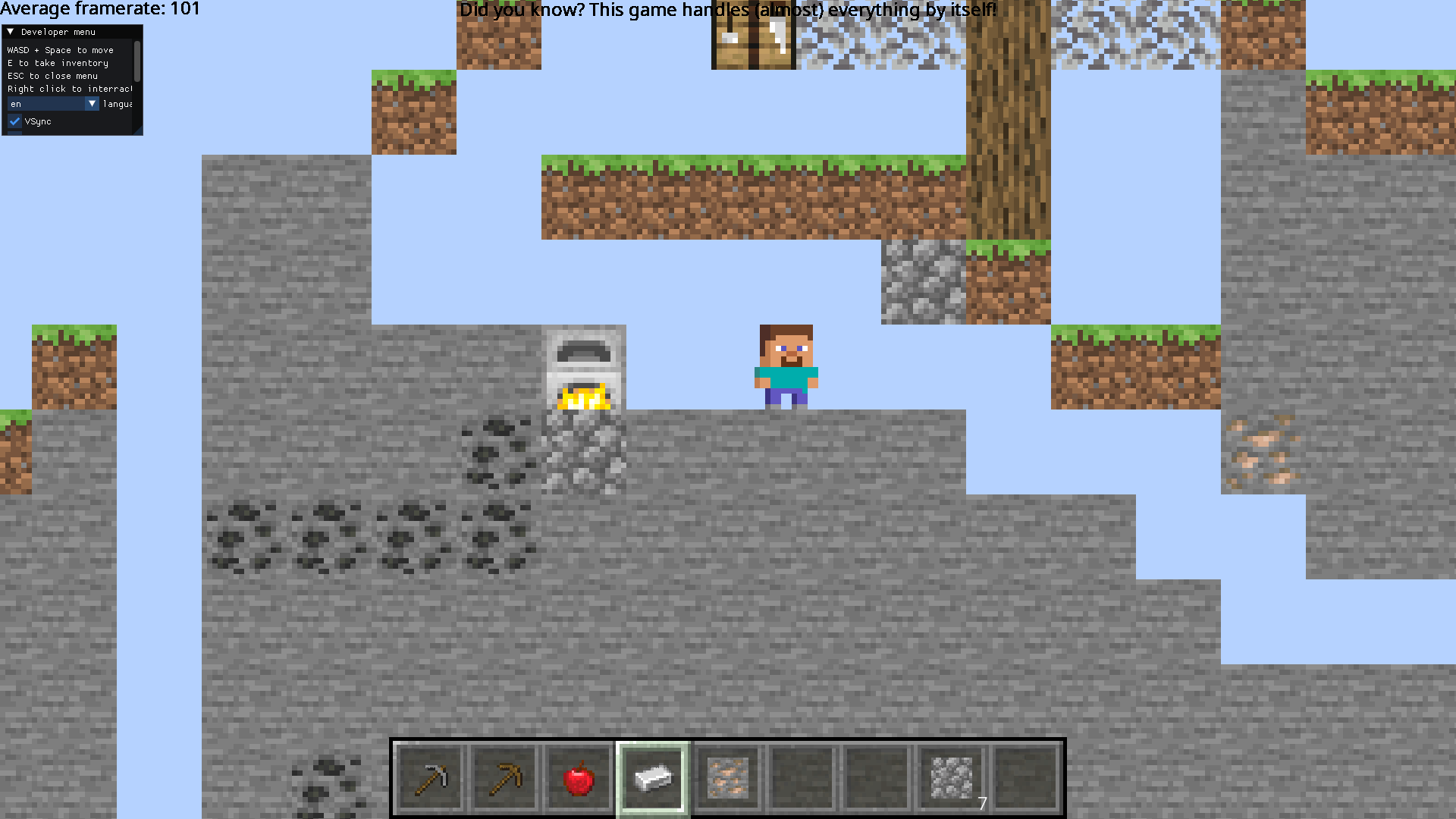Disable the VSync checkbox
The height and width of the screenshot is (819, 1456).
coord(14,121)
